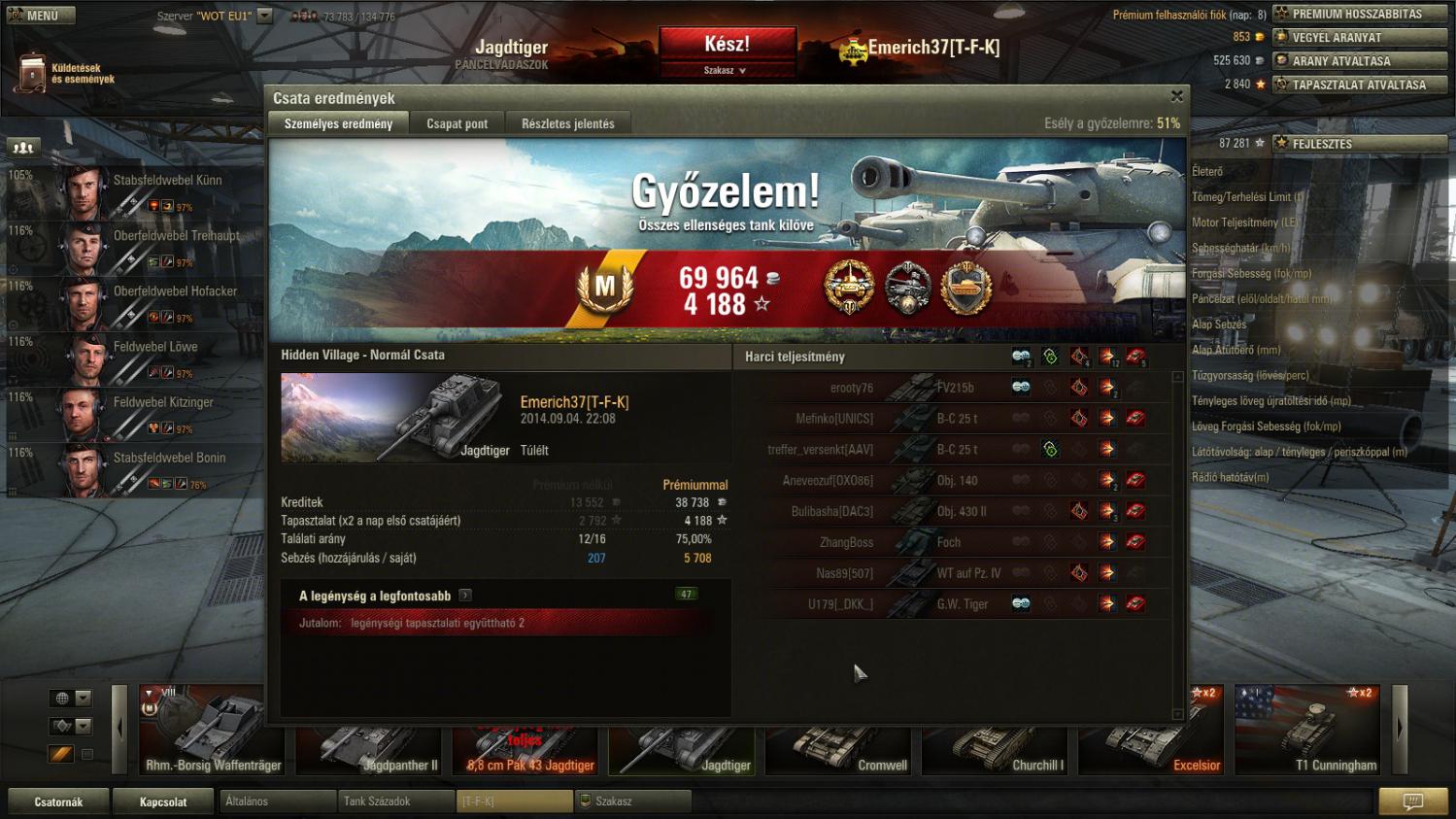The image size is (1456, 819).
Task: Click the Mastery badge M icon
Action: tap(605, 288)
